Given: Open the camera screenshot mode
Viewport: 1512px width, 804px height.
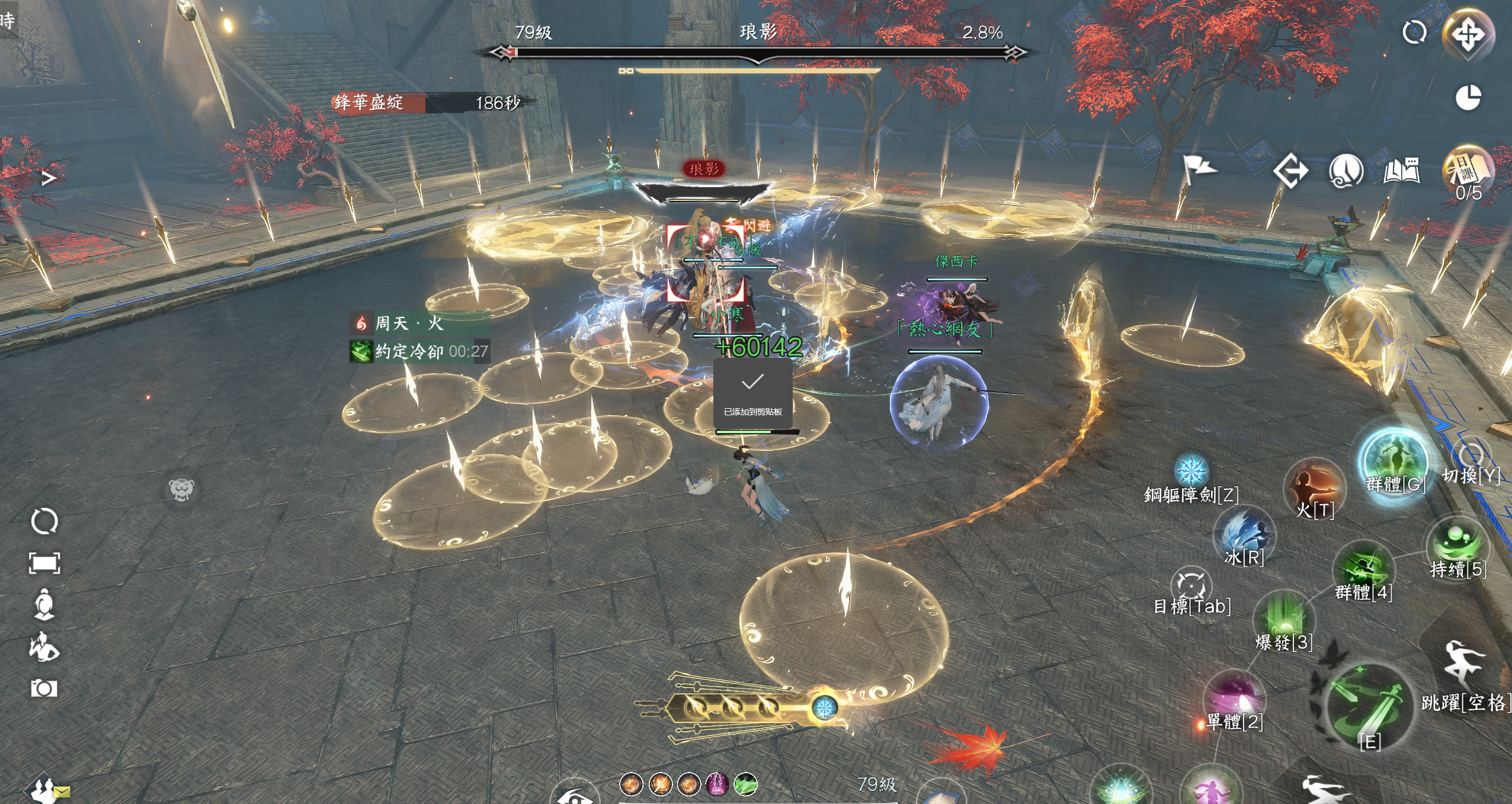Looking at the screenshot, I should pos(44,688).
